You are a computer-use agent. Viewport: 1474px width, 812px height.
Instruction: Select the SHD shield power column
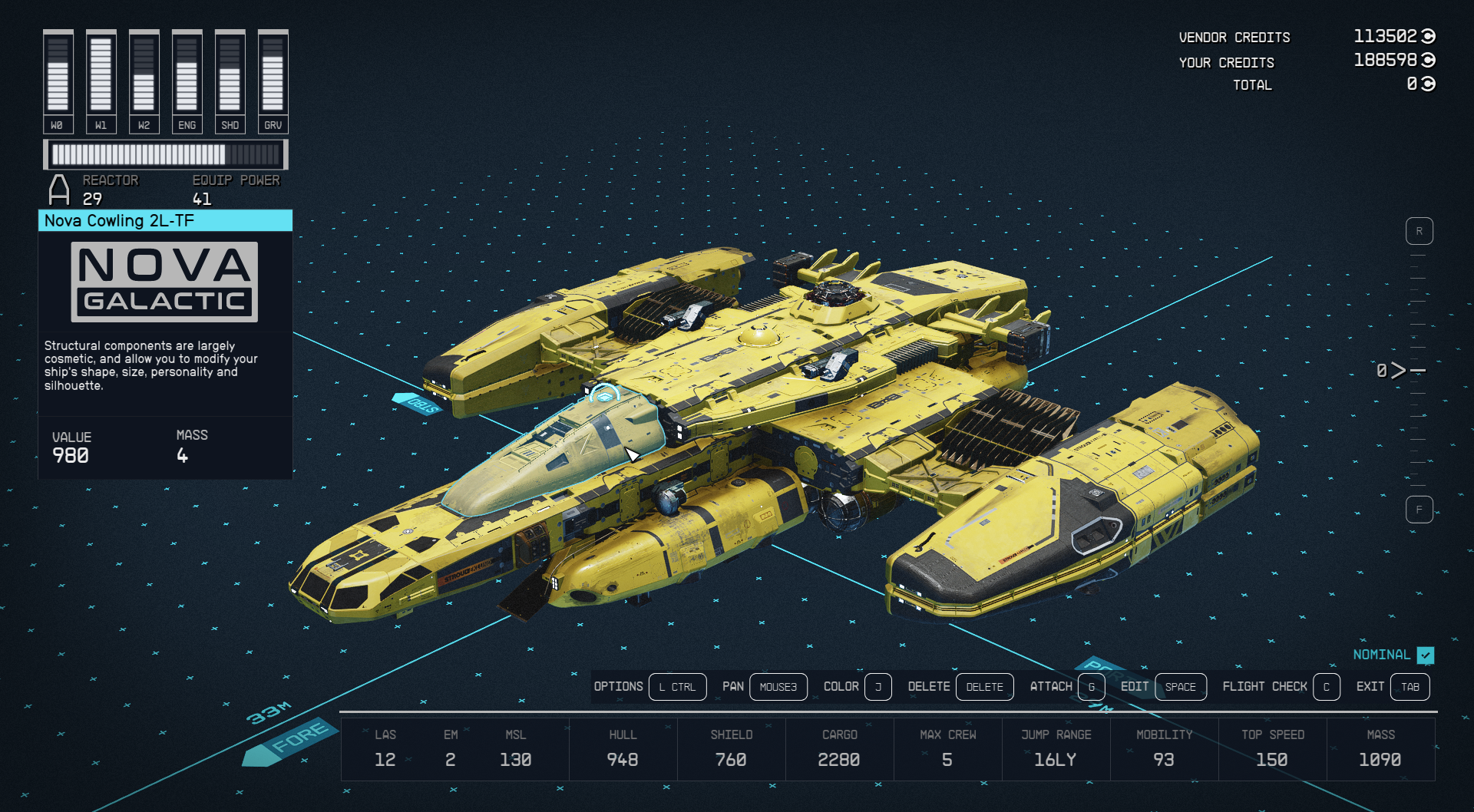click(230, 77)
